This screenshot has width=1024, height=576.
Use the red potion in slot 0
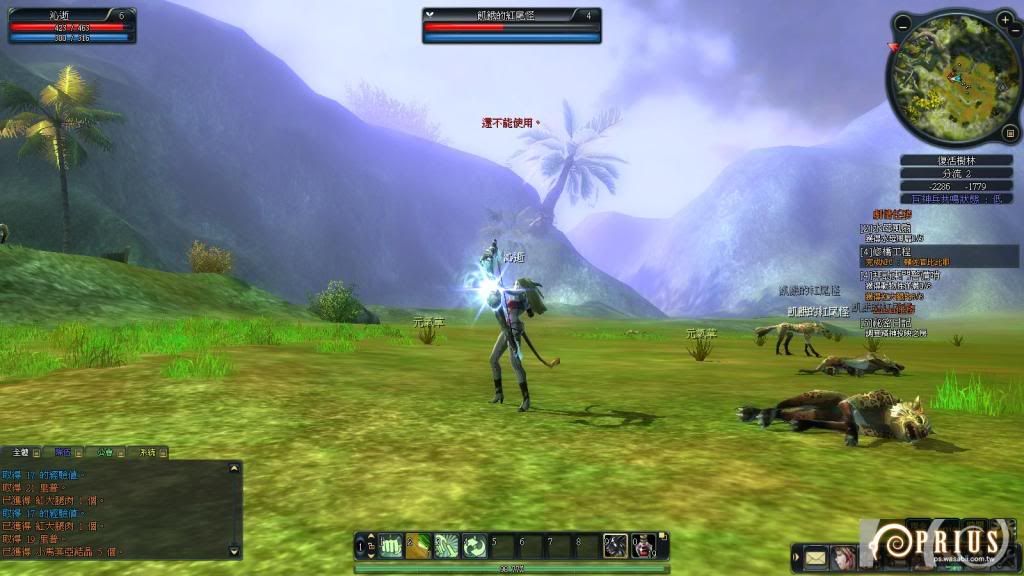point(643,545)
